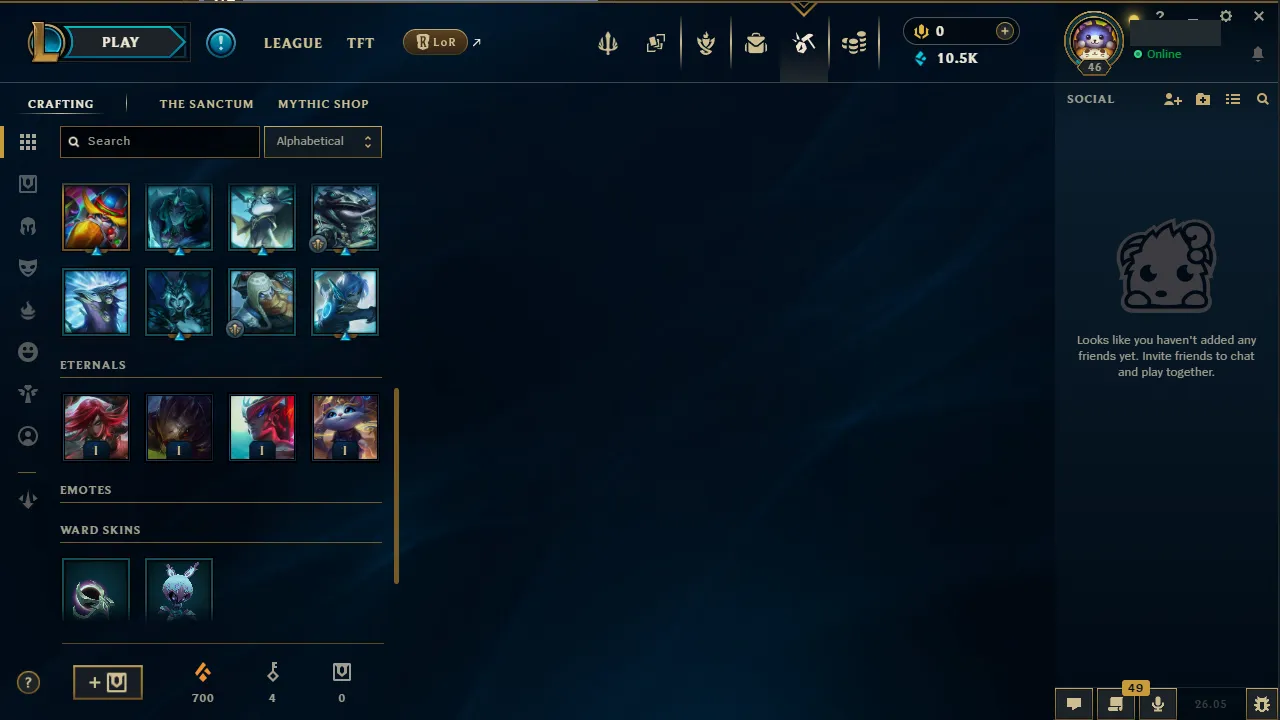Select the champion mask skins filter in sidebar
Screen dimensions: 1280x720
28,267
